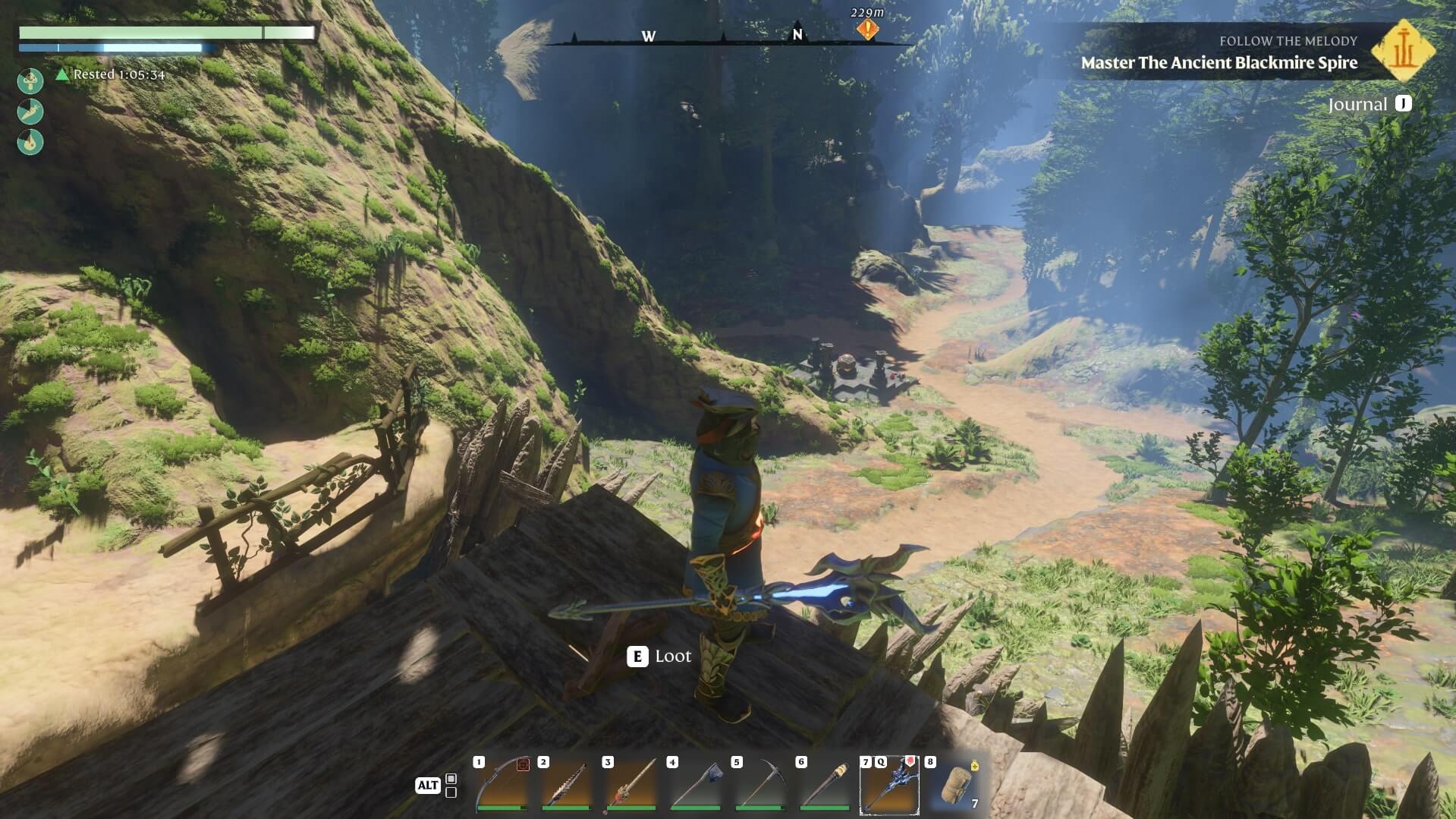Viewport: 1456px width, 819px height.
Task: Click the Rested status effect
Action: coord(111,74)
